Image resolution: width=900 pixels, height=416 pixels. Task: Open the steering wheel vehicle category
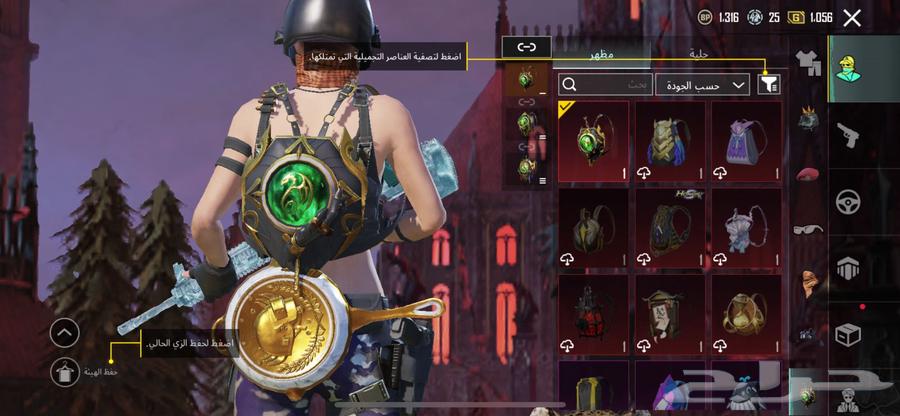pyautogui.click(x=849, y=201)
